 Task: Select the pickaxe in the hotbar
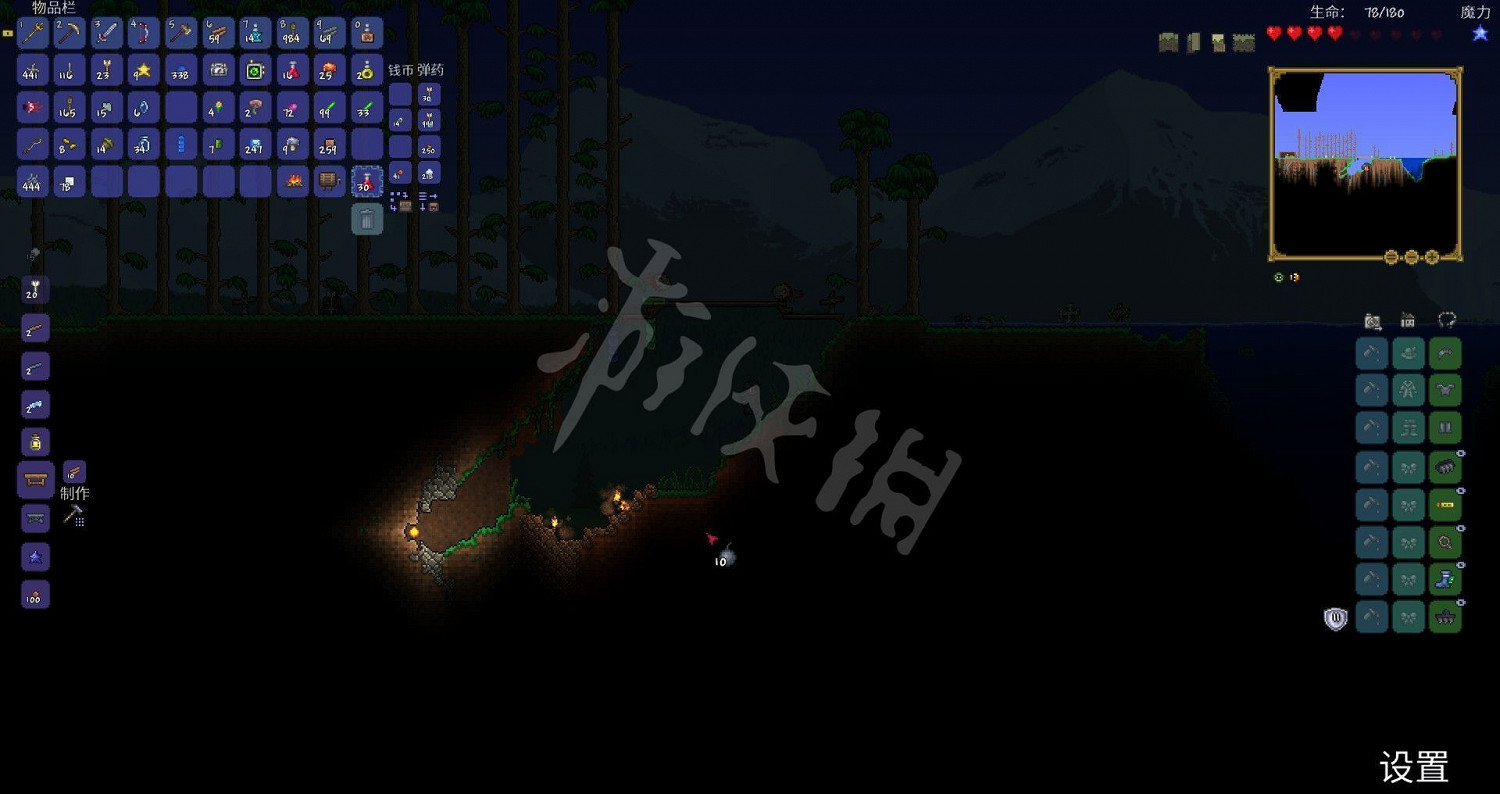point(69,32)
